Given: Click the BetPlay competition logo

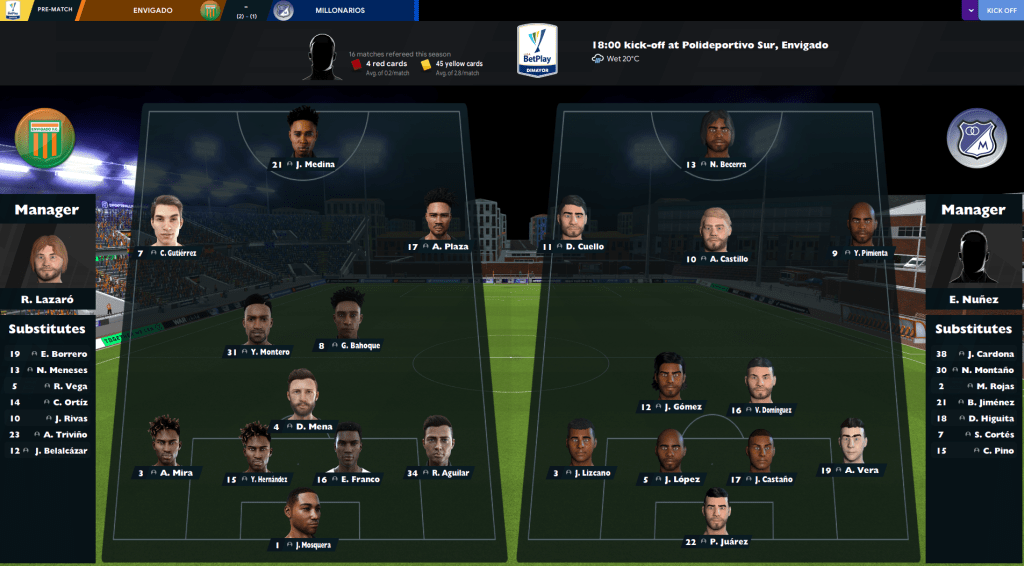Looking at the screenshot, I should pyautogui.click(x=537, y=50).
